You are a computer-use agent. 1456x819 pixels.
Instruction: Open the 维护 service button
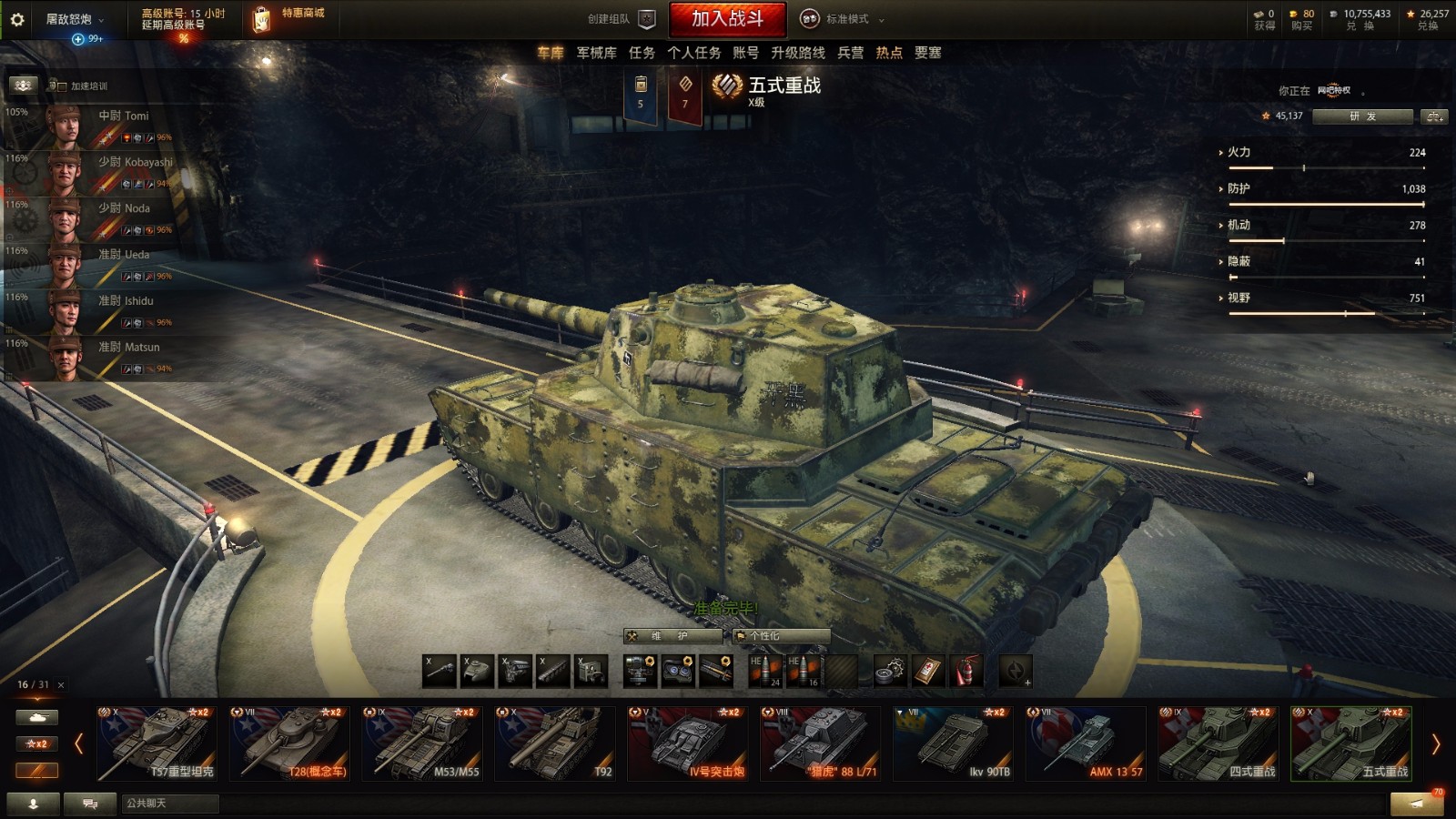[x=672, y=636]
